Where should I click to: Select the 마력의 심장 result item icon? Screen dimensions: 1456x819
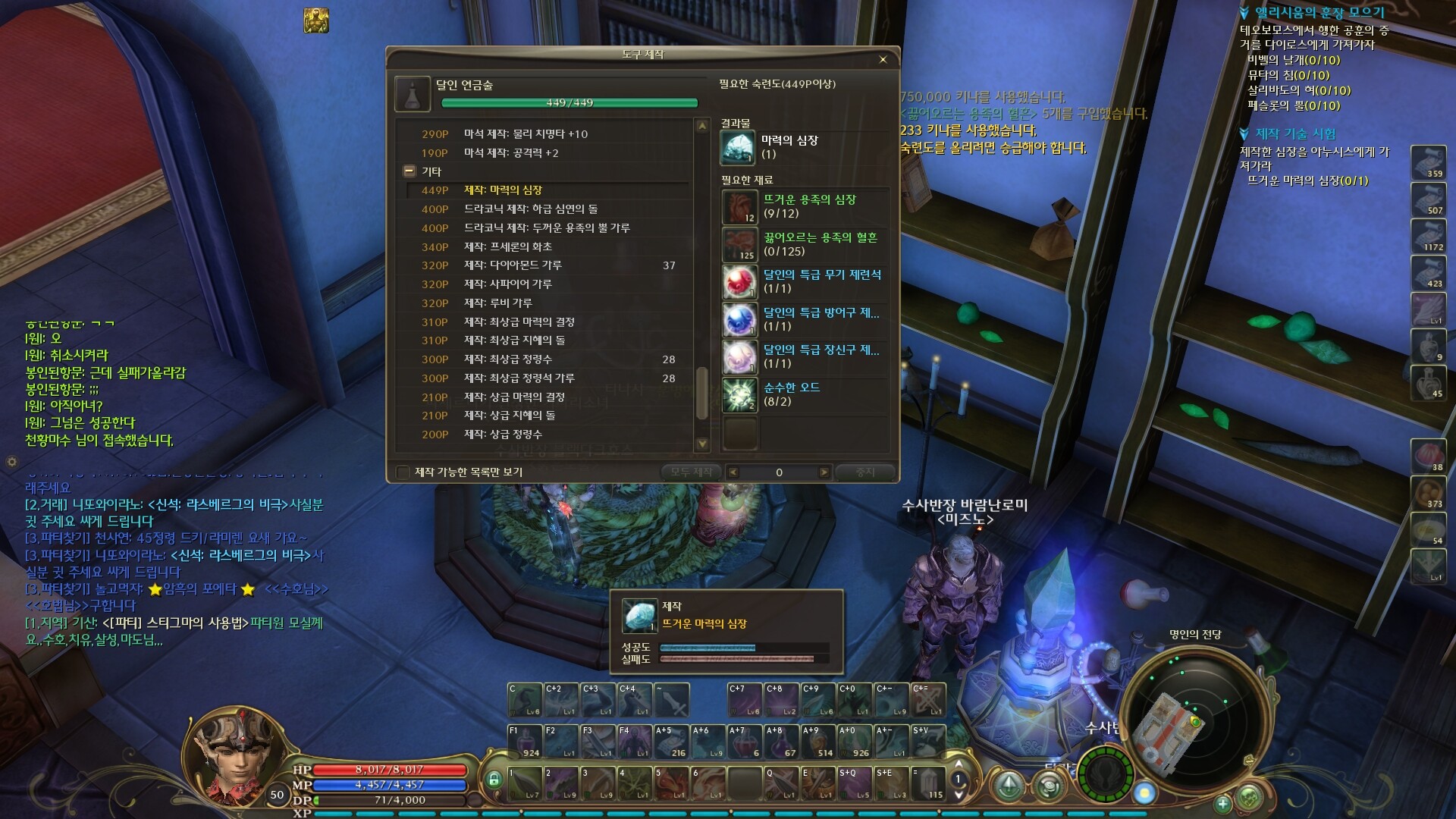pyautogui.click(x=737, y=147)
